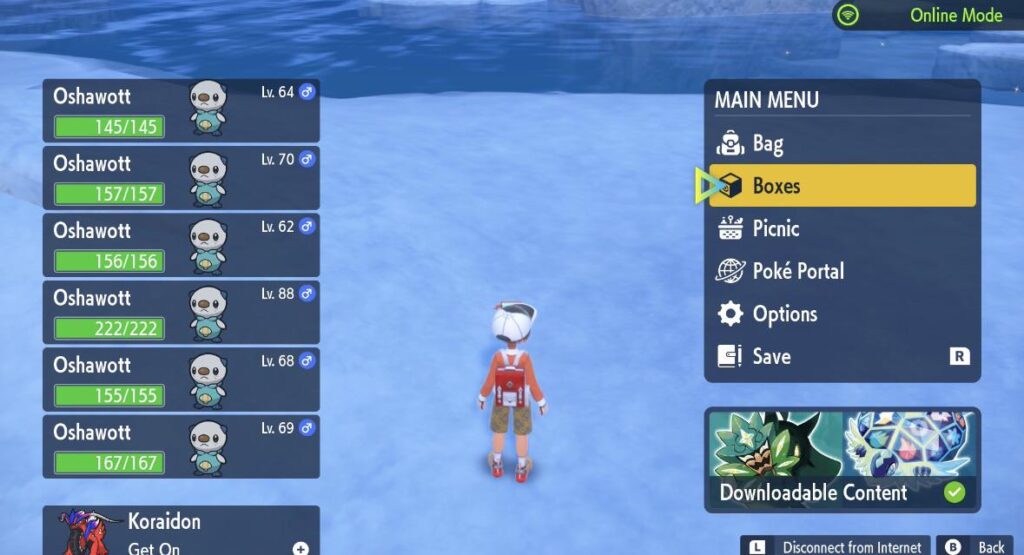Open the Poké Portal
This screenshot has width=1024, height=555.
pyautogui.click(x=842, y=271)
